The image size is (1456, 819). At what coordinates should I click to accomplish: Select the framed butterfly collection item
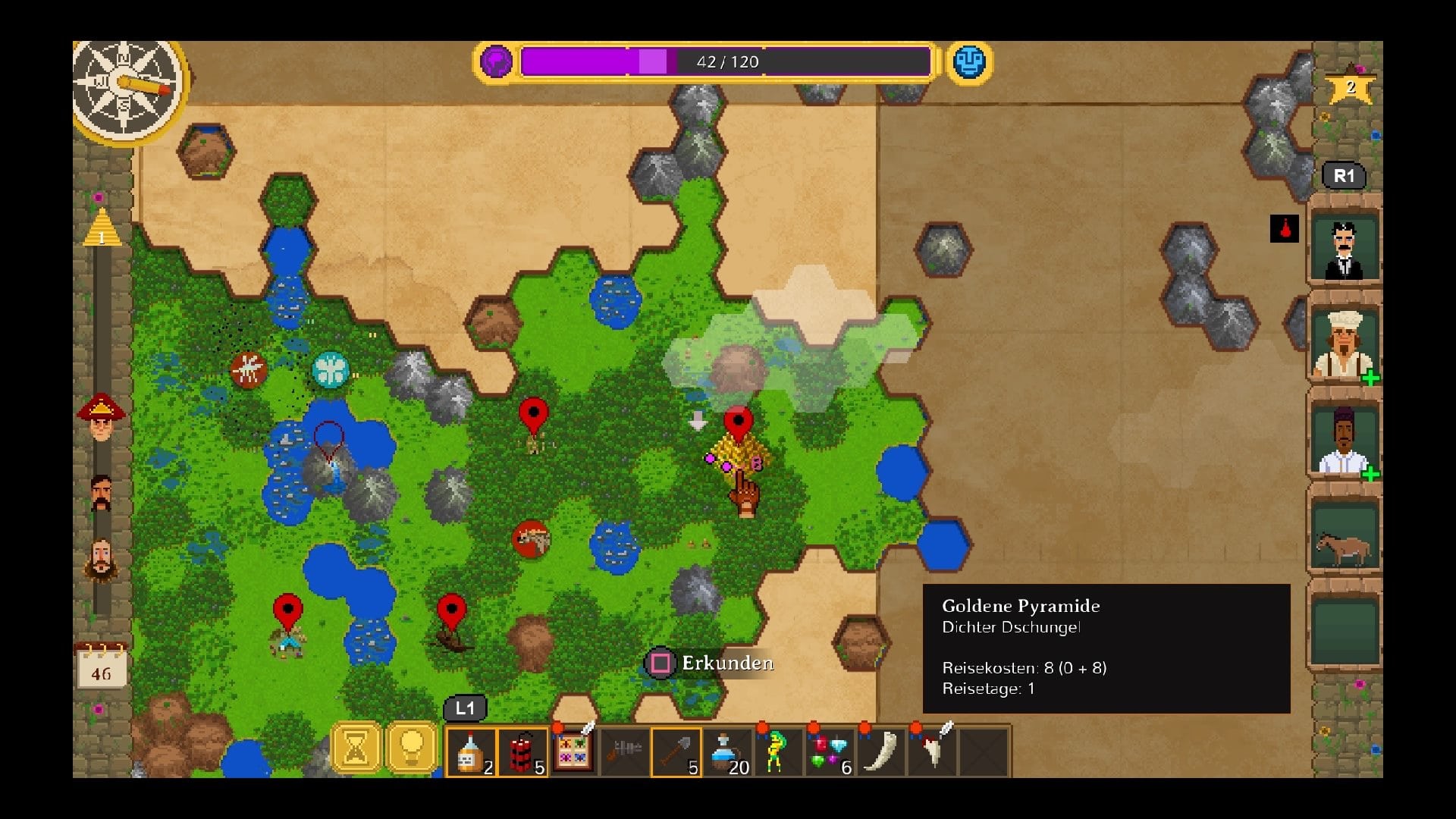pyautogui.click(x=573, y=751)
